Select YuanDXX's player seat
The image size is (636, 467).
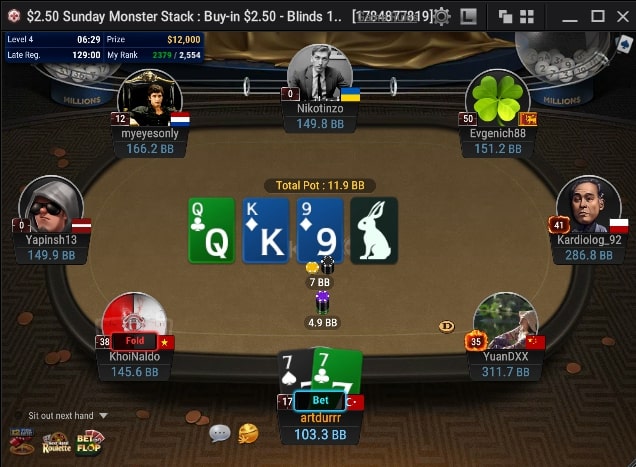pyautogui.click(x=505, y=321)
